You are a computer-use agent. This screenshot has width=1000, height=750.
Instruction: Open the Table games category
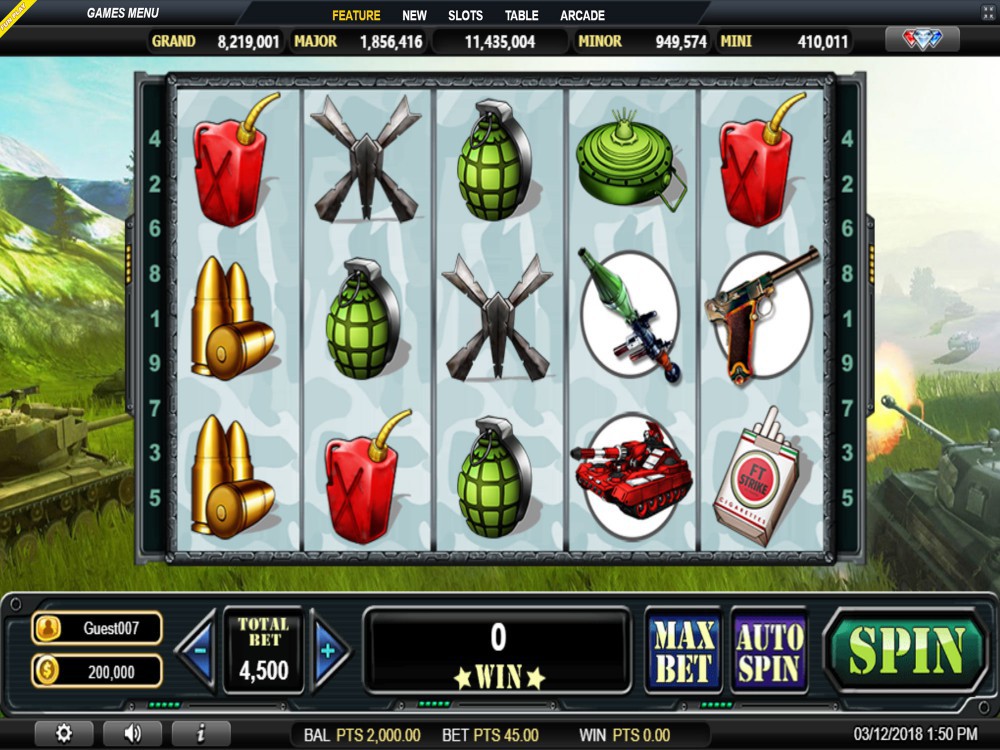[x=521, y=15]
